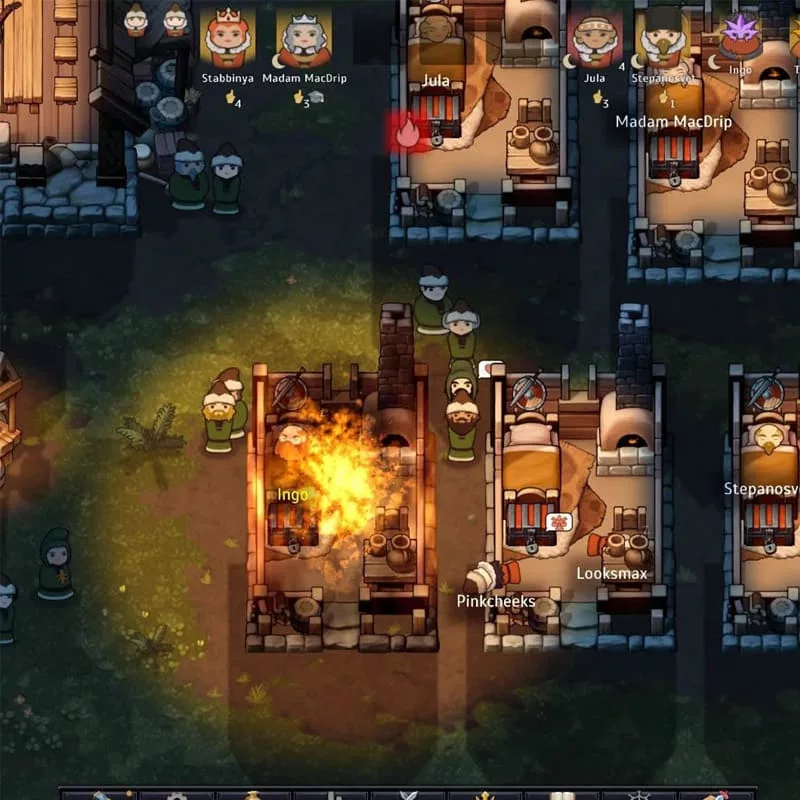Select Stabbinya's crowned portrait
The height and width of the screenshot is (800, 800).
click(227, 39)
